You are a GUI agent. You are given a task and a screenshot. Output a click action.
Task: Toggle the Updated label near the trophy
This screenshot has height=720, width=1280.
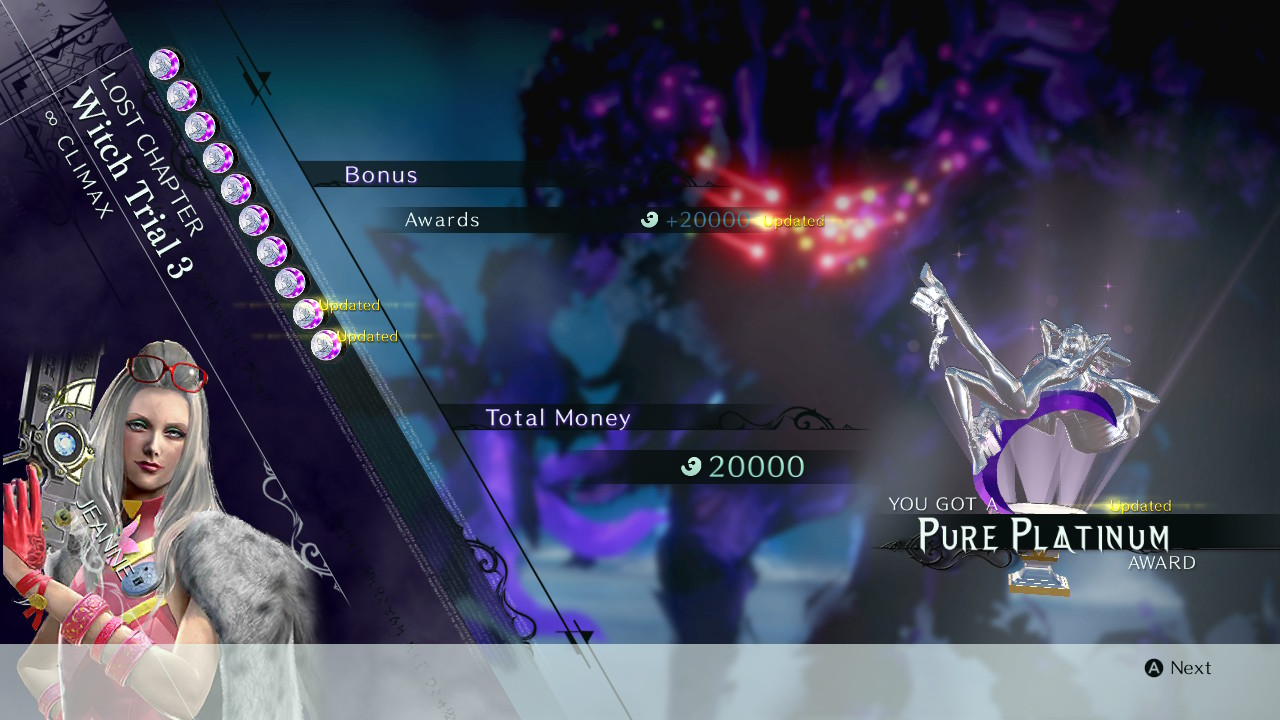pos(1140,506)
